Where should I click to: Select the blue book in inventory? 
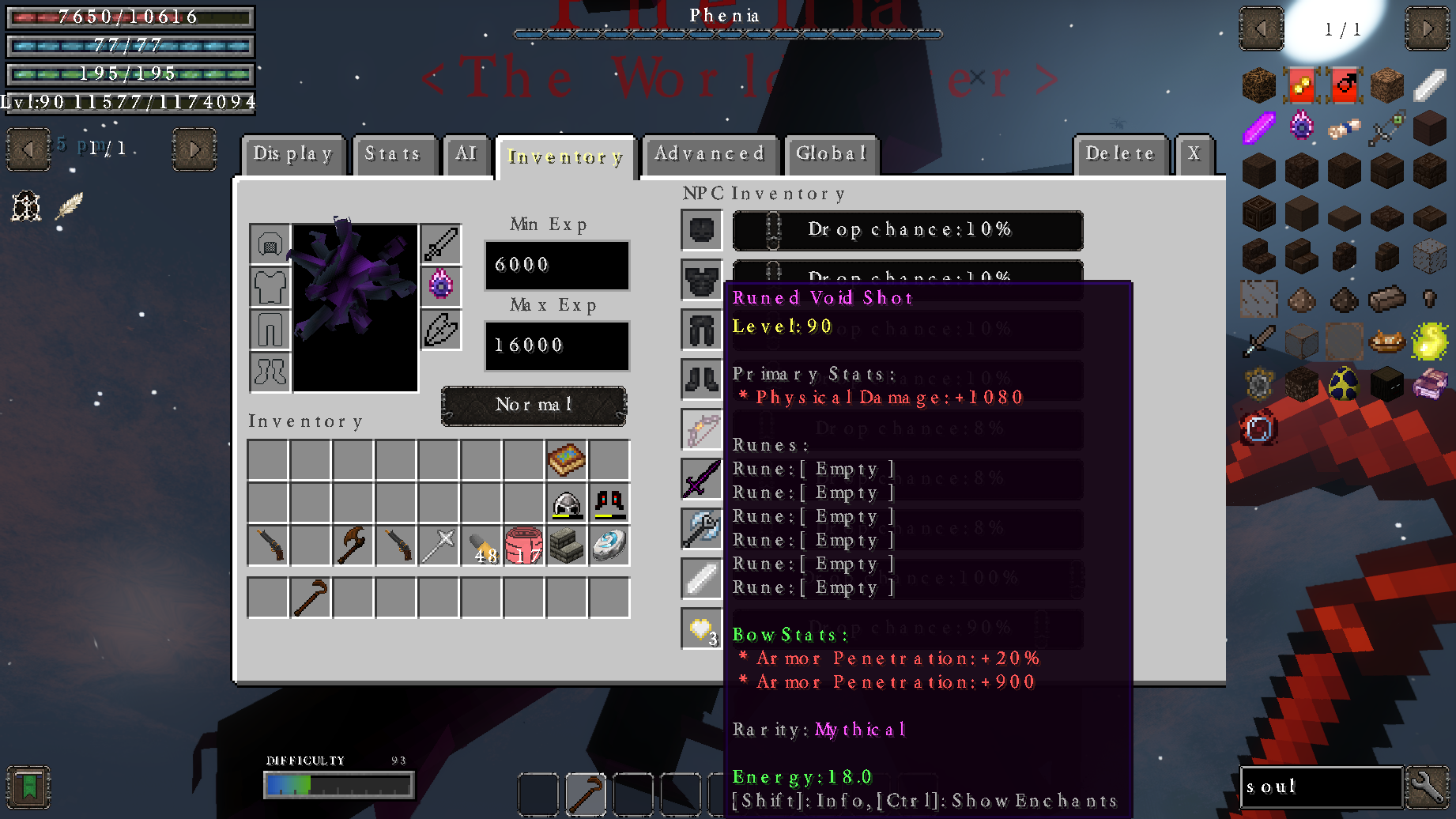(567, 460)
